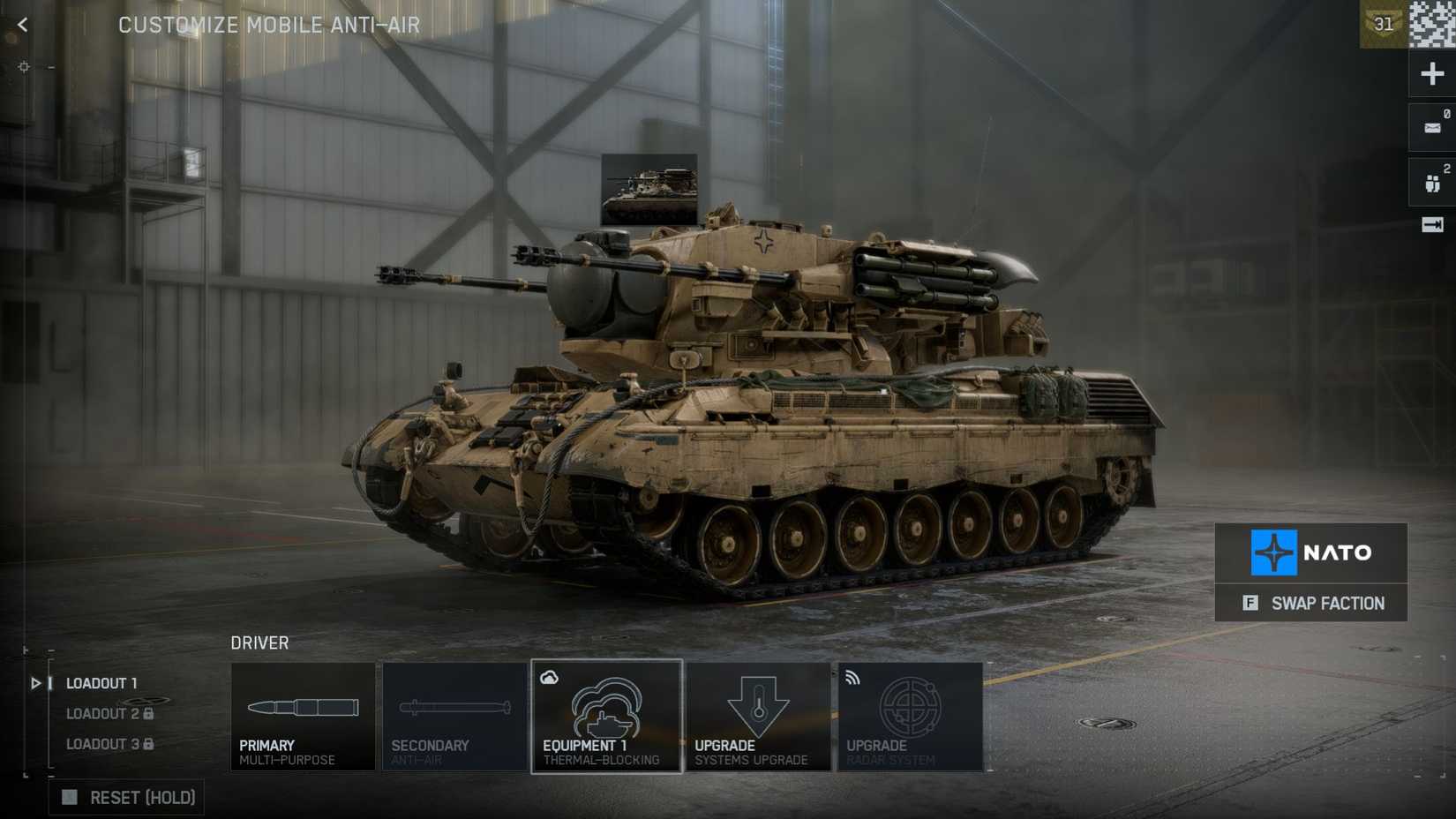
Task: Switch to Loadout 1 tab
Action: pyautogui.click(x=101, y=682)
